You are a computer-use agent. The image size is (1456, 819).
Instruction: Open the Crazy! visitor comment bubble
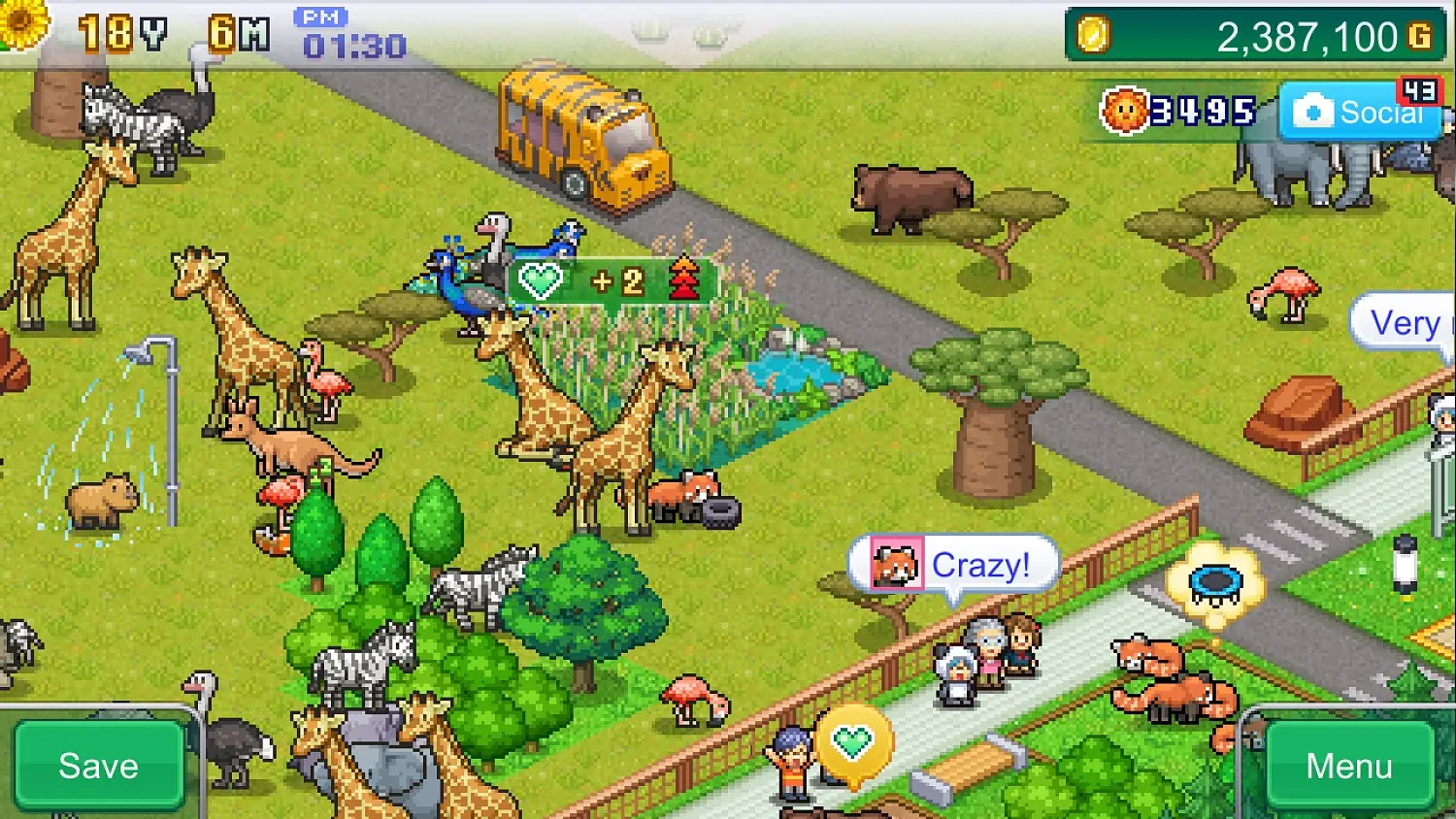(980, 563)
